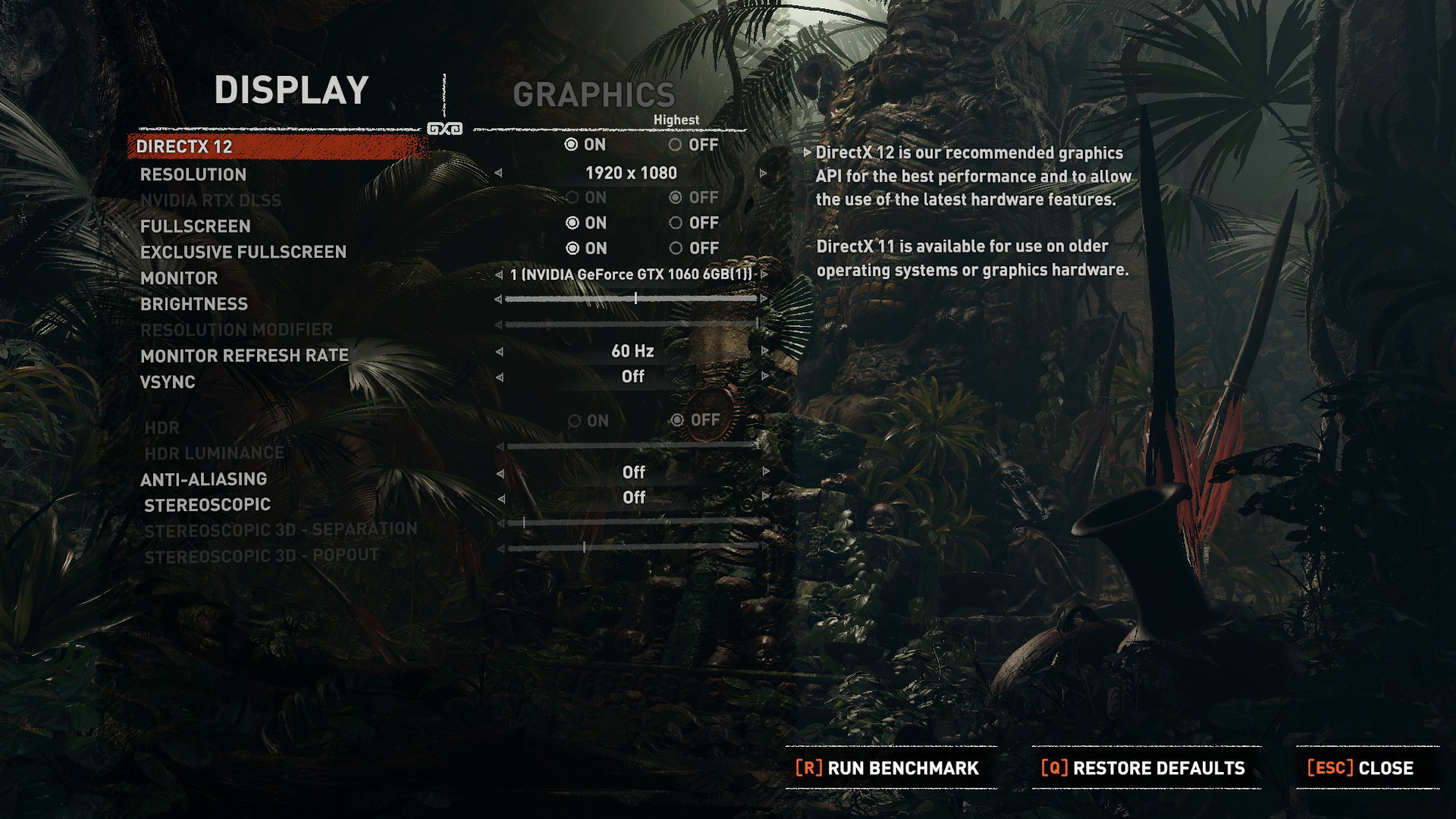Restore default display settings
The image size is (1456, 819).
tap(1144, 768)
